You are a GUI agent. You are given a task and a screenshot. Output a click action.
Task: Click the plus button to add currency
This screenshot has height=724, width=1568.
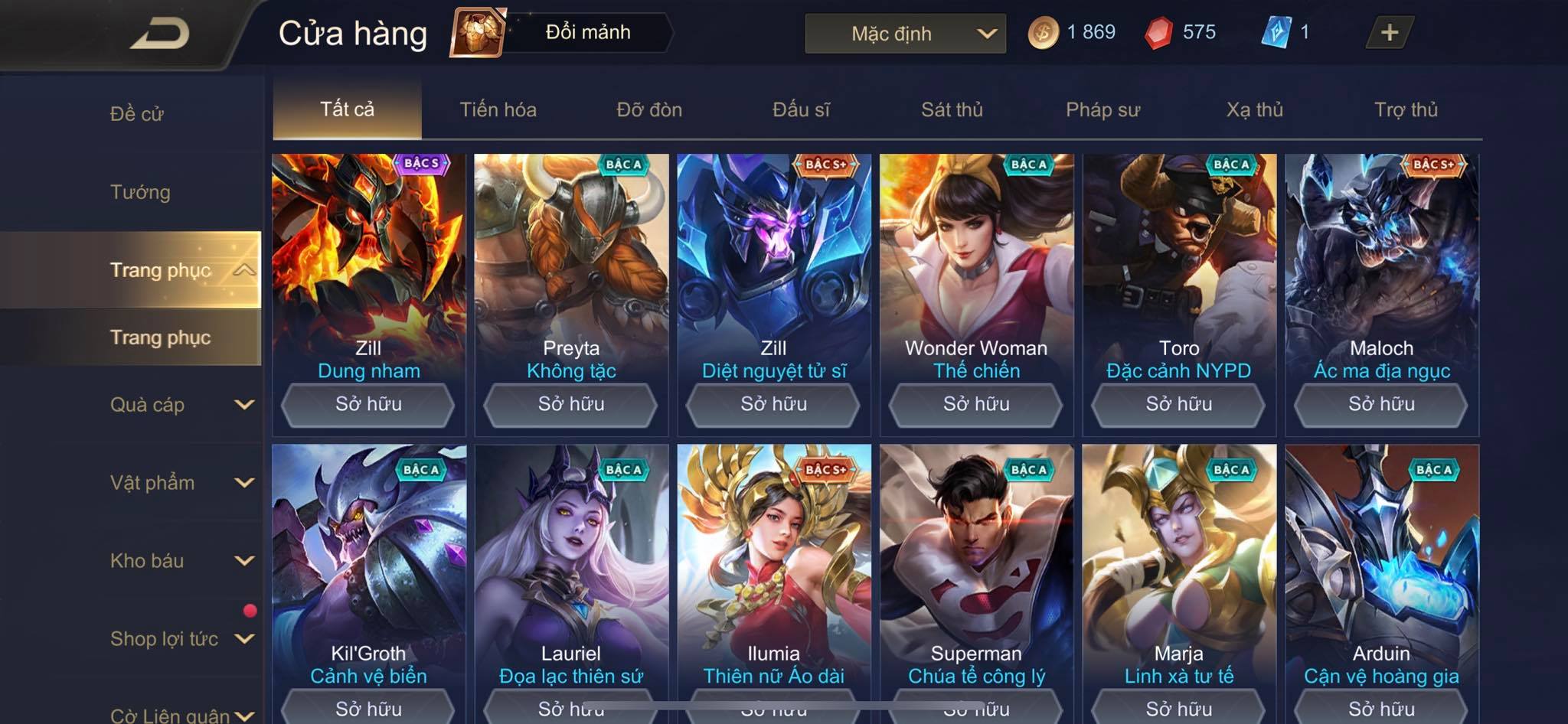click(1389, 33)
